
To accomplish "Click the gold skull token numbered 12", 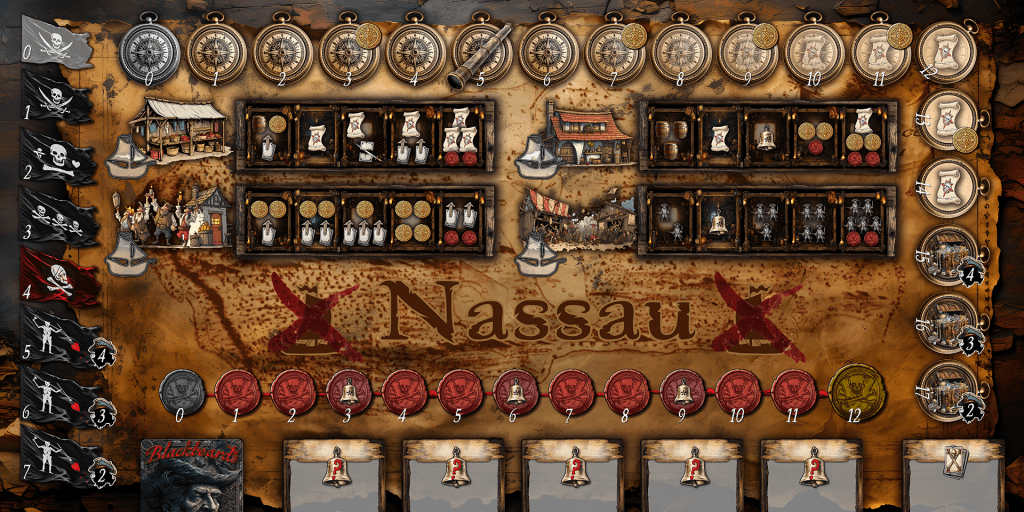I will pos(855,391).
